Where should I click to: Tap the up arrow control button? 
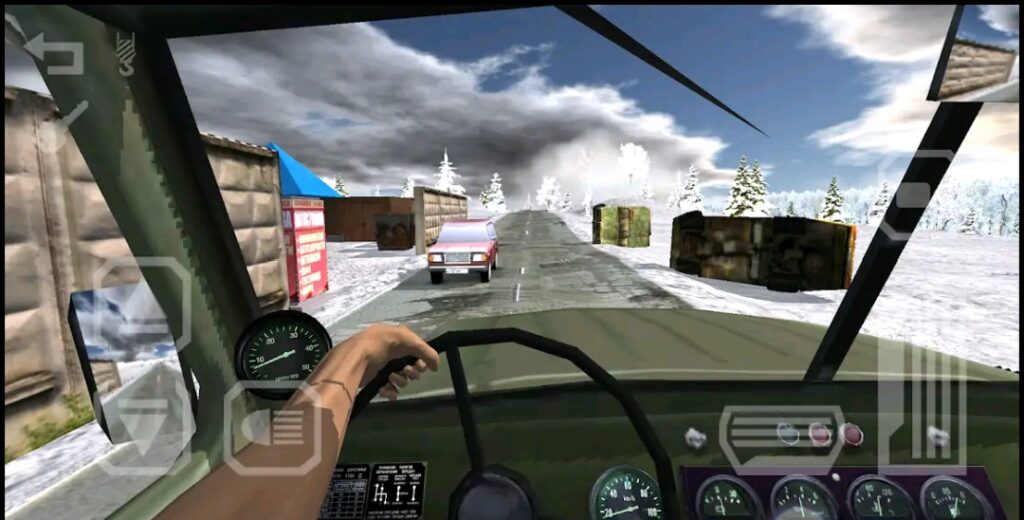pos(144,305)
